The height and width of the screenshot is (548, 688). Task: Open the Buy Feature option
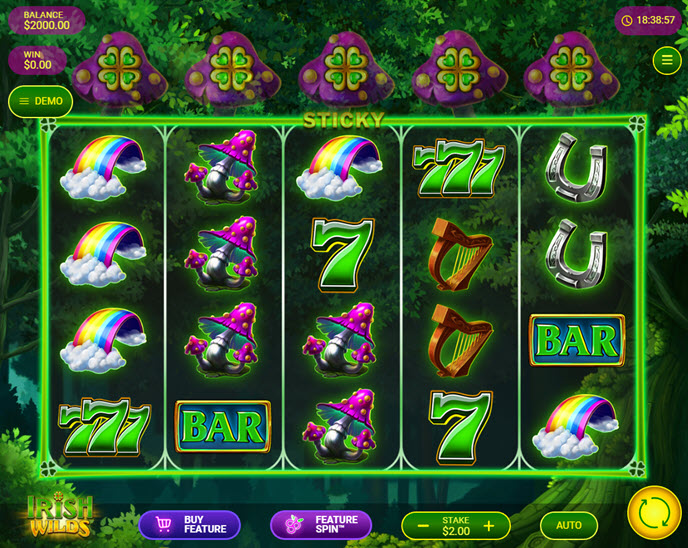click(x=189, y=525)
